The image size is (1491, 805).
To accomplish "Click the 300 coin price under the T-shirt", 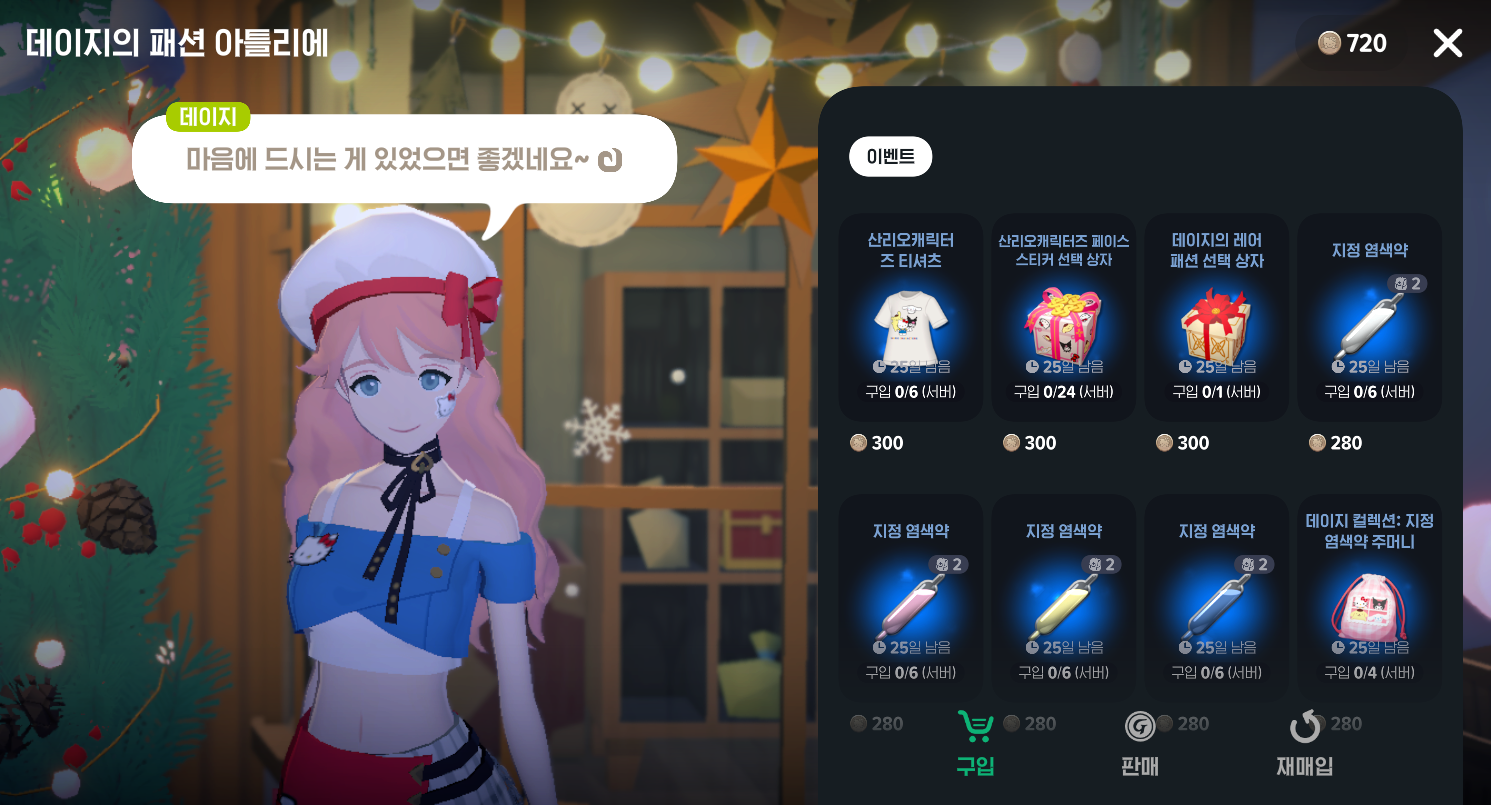I will click(877, 443).
